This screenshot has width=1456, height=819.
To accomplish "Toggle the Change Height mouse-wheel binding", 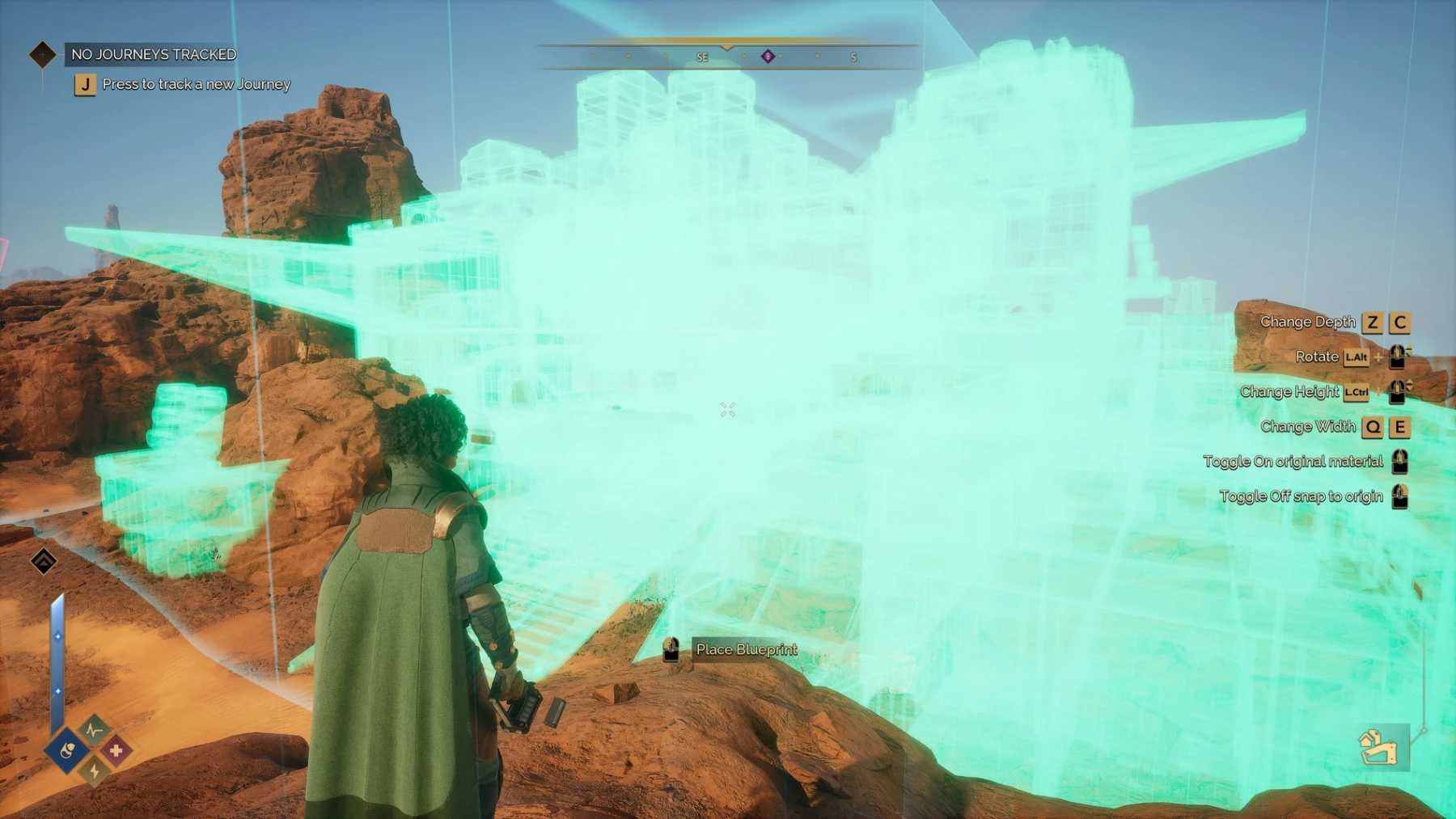I will 1397,392.
